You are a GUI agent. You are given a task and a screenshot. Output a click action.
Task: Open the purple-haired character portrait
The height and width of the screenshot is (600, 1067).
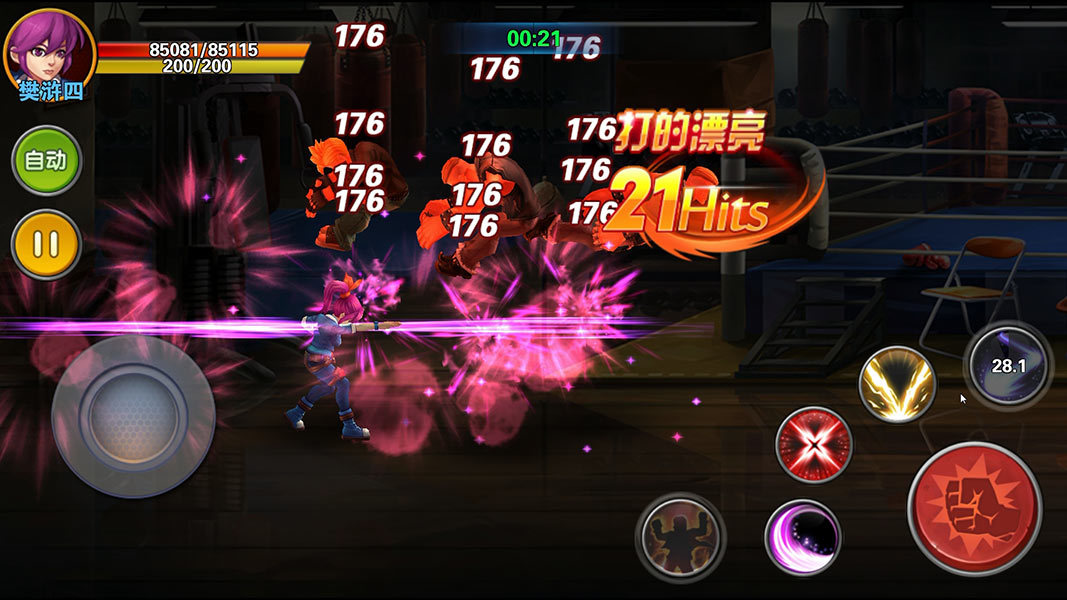[48, 50]
